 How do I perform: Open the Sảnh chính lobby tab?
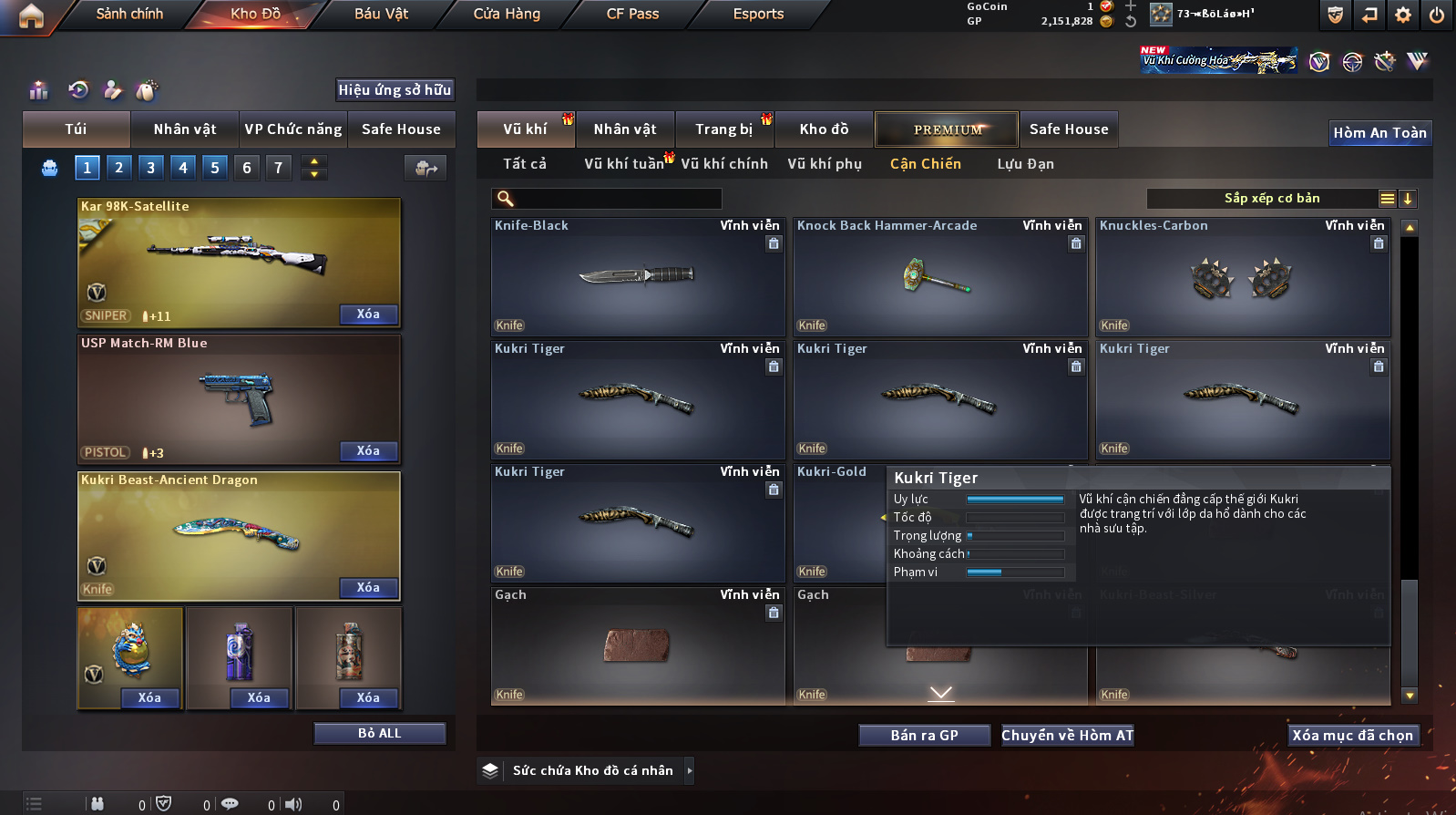(x=129, y=14)
